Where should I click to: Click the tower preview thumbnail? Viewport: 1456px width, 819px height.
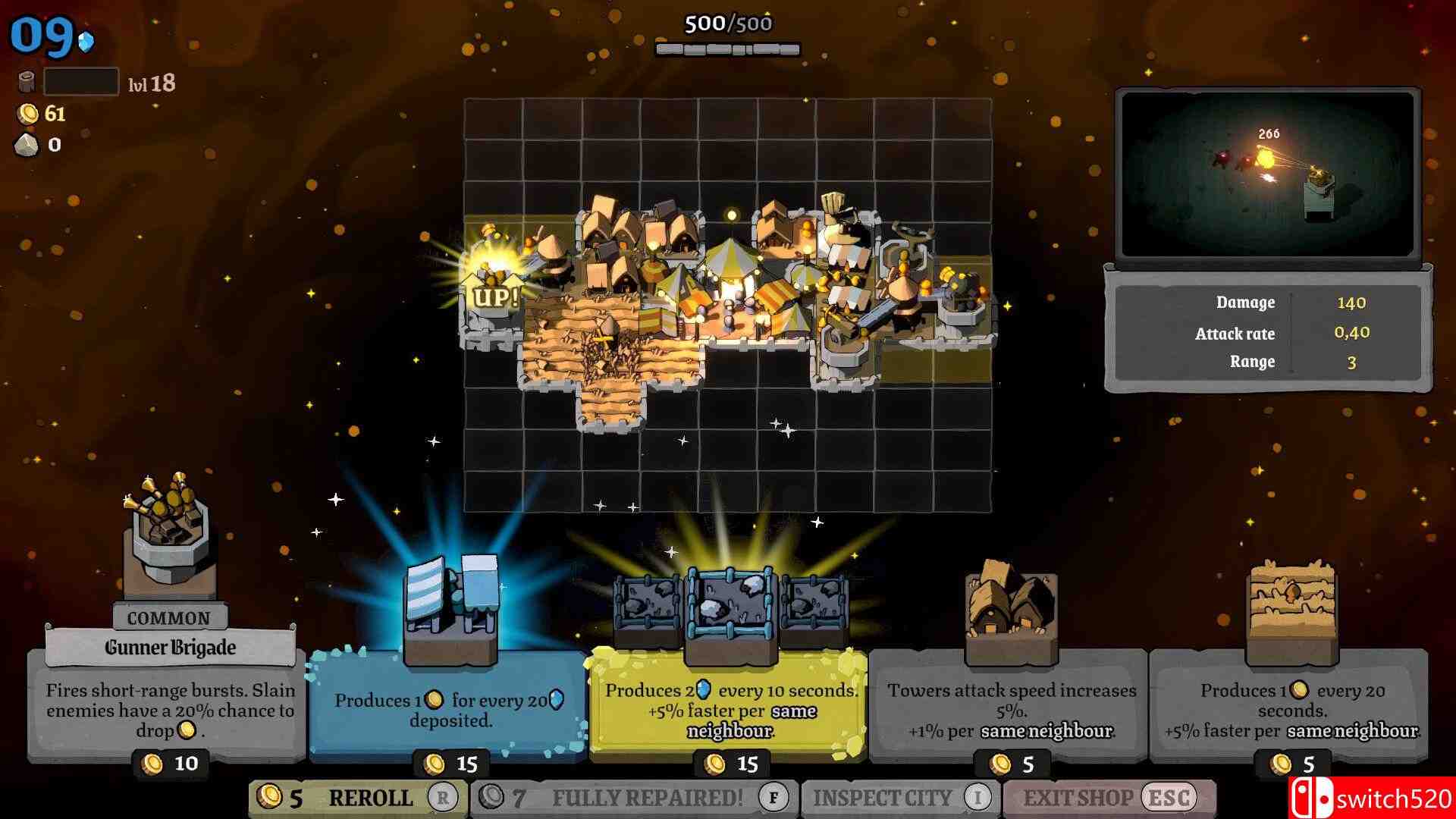click(1267, 175)
